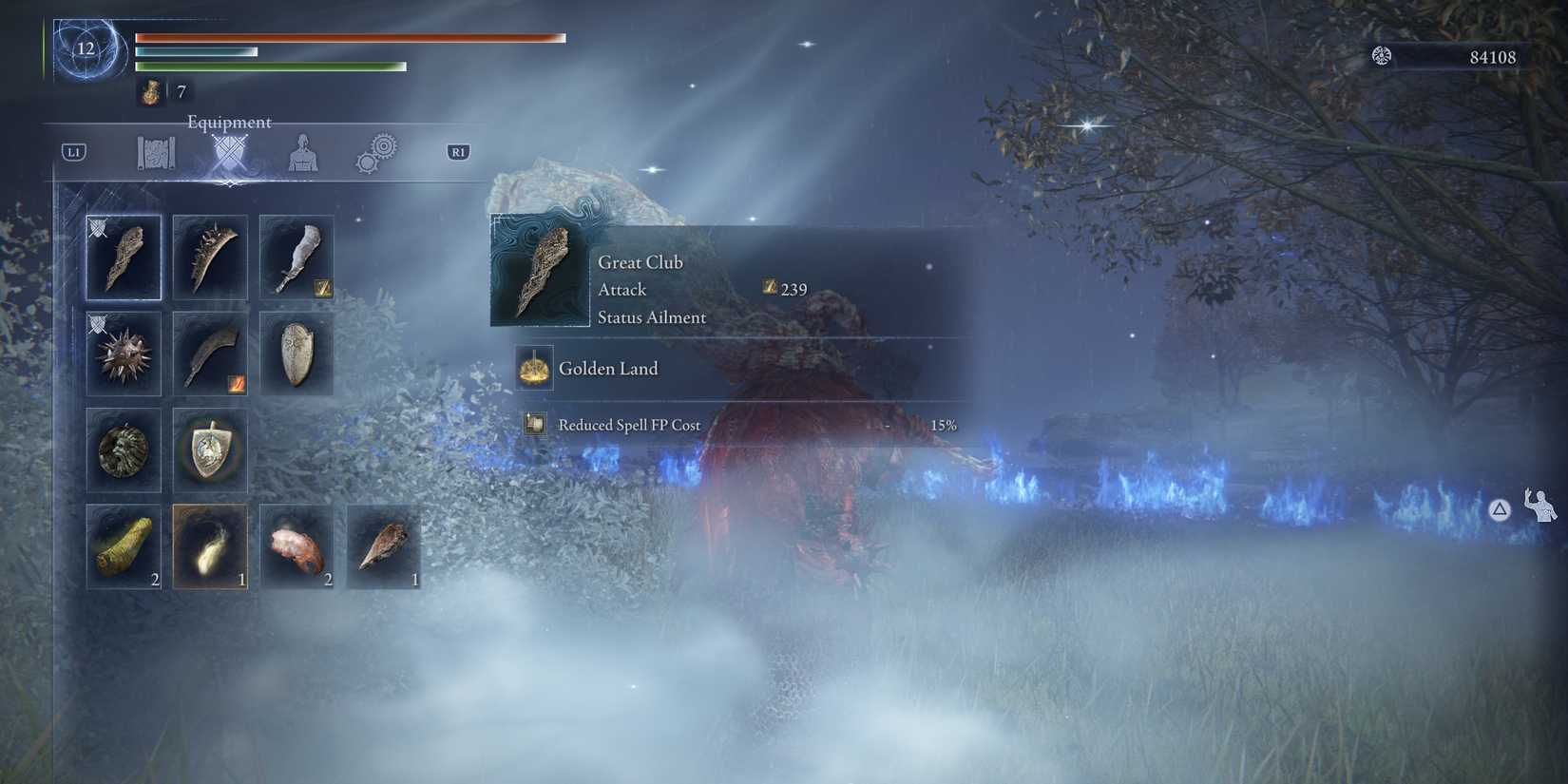Viewport: 1568px width, 784px height.
Task: Open the scroll-shaped map menu icon
Action: tap(155, 152)
